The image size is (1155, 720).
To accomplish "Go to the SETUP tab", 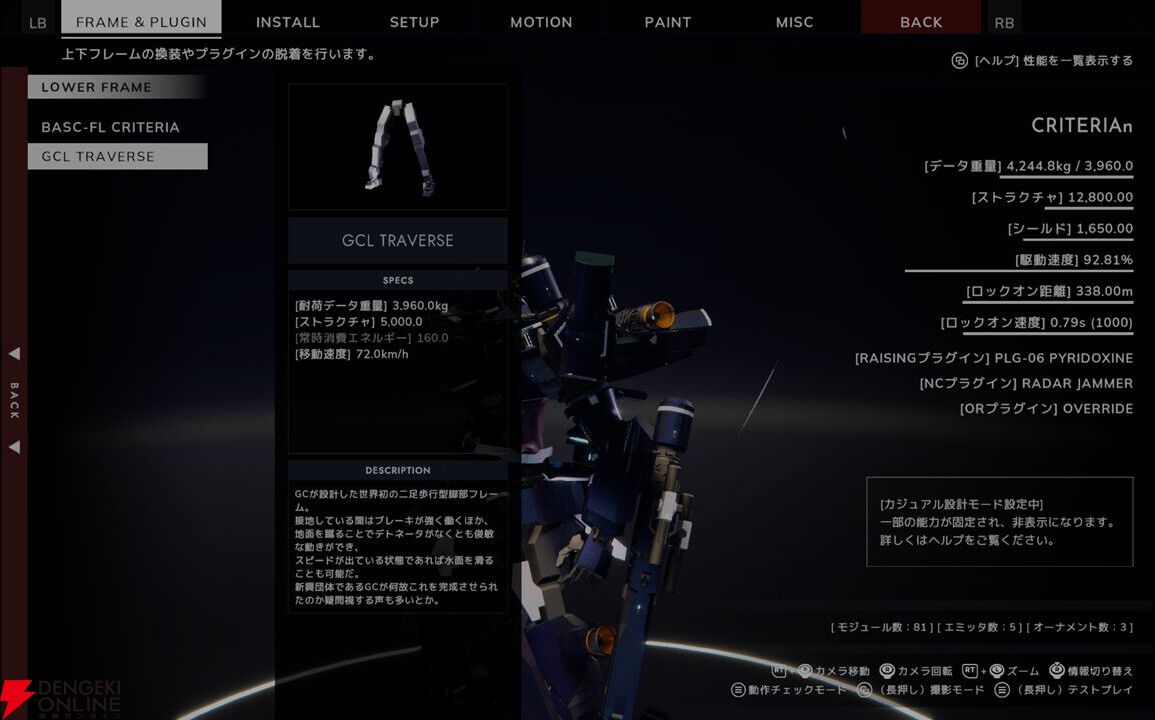I will click(x=414, y=21).
